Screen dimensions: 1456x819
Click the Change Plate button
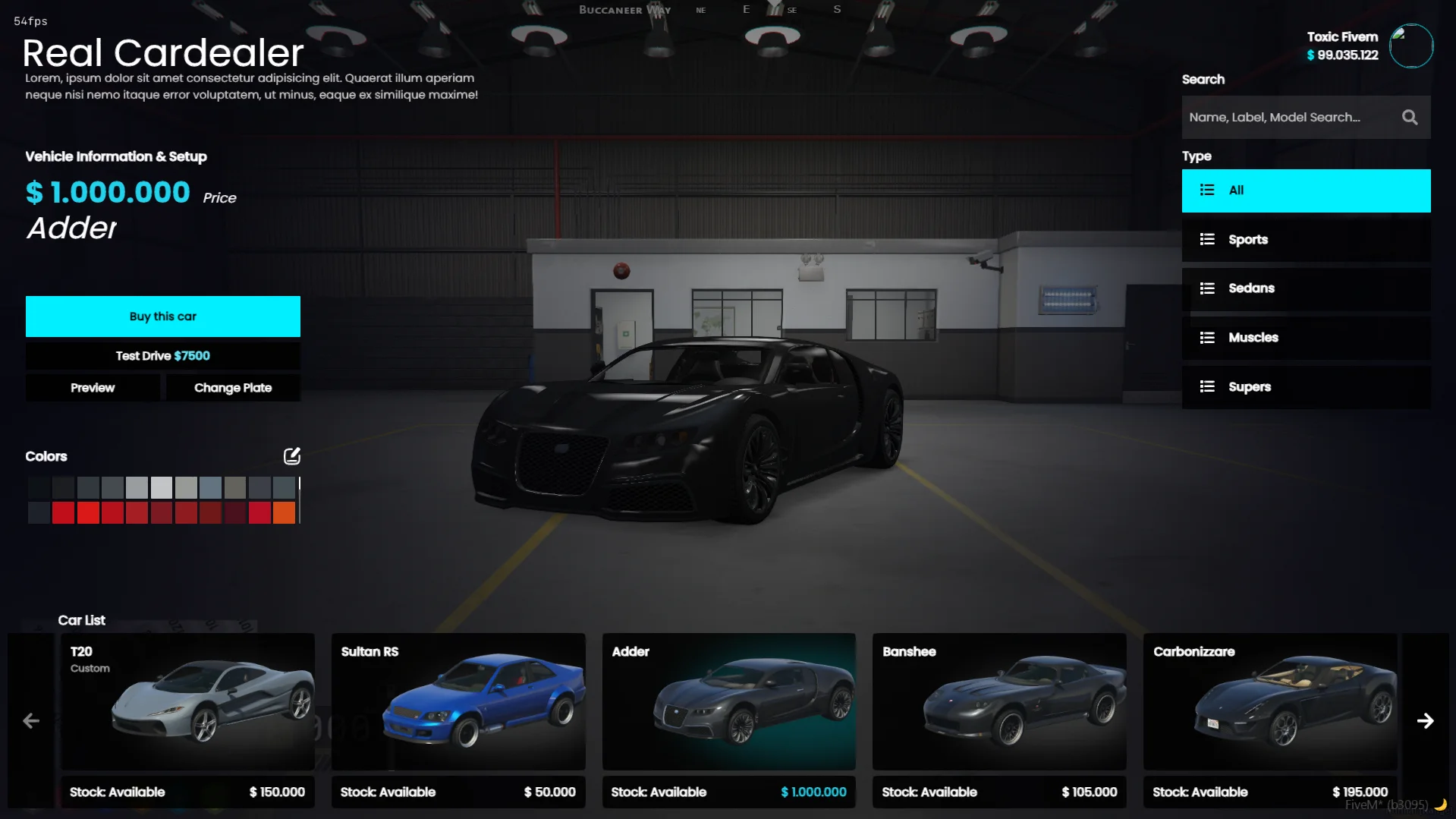(232, 387)
